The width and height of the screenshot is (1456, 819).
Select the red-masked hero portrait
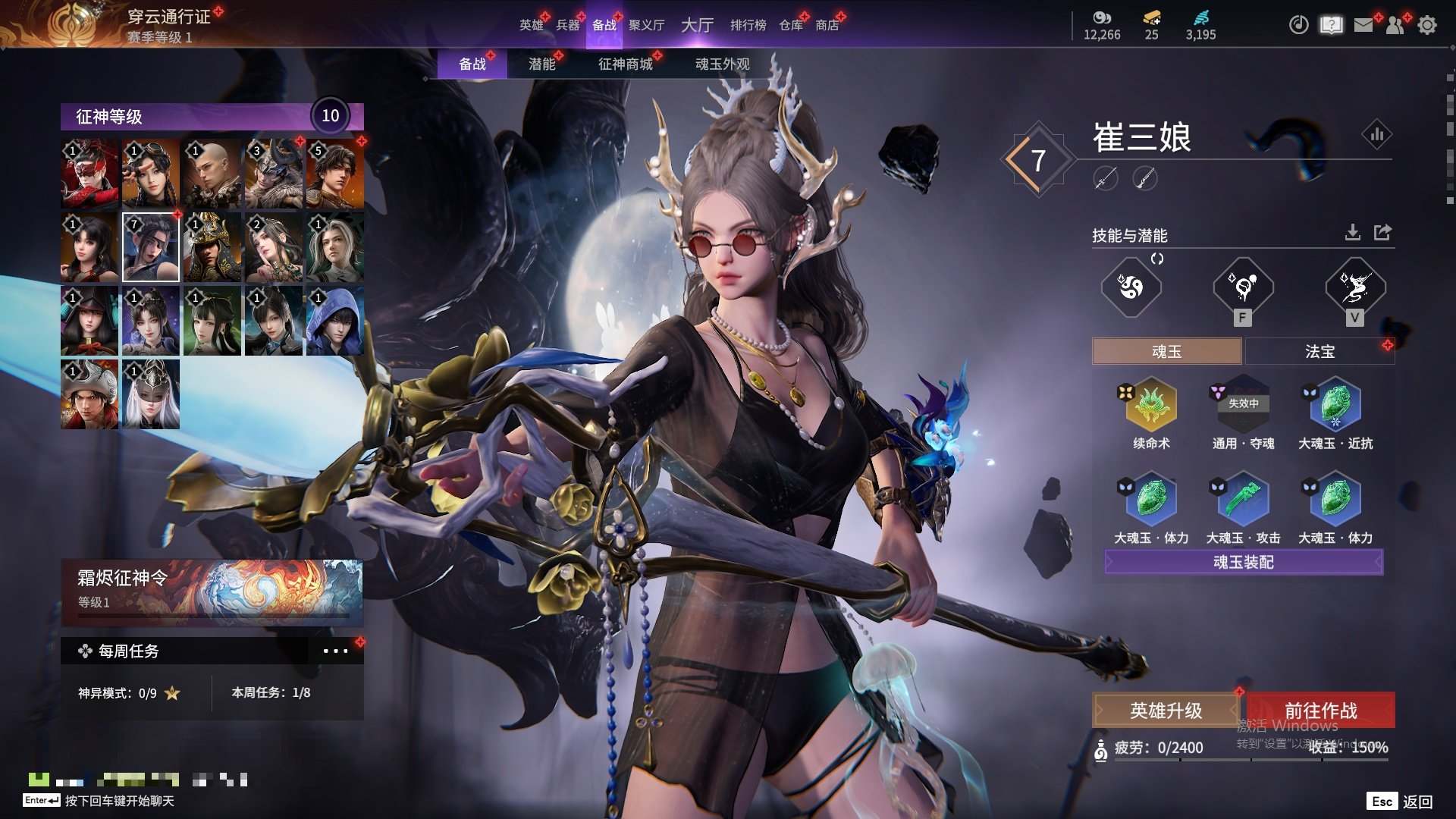click(x=89, y=174)
